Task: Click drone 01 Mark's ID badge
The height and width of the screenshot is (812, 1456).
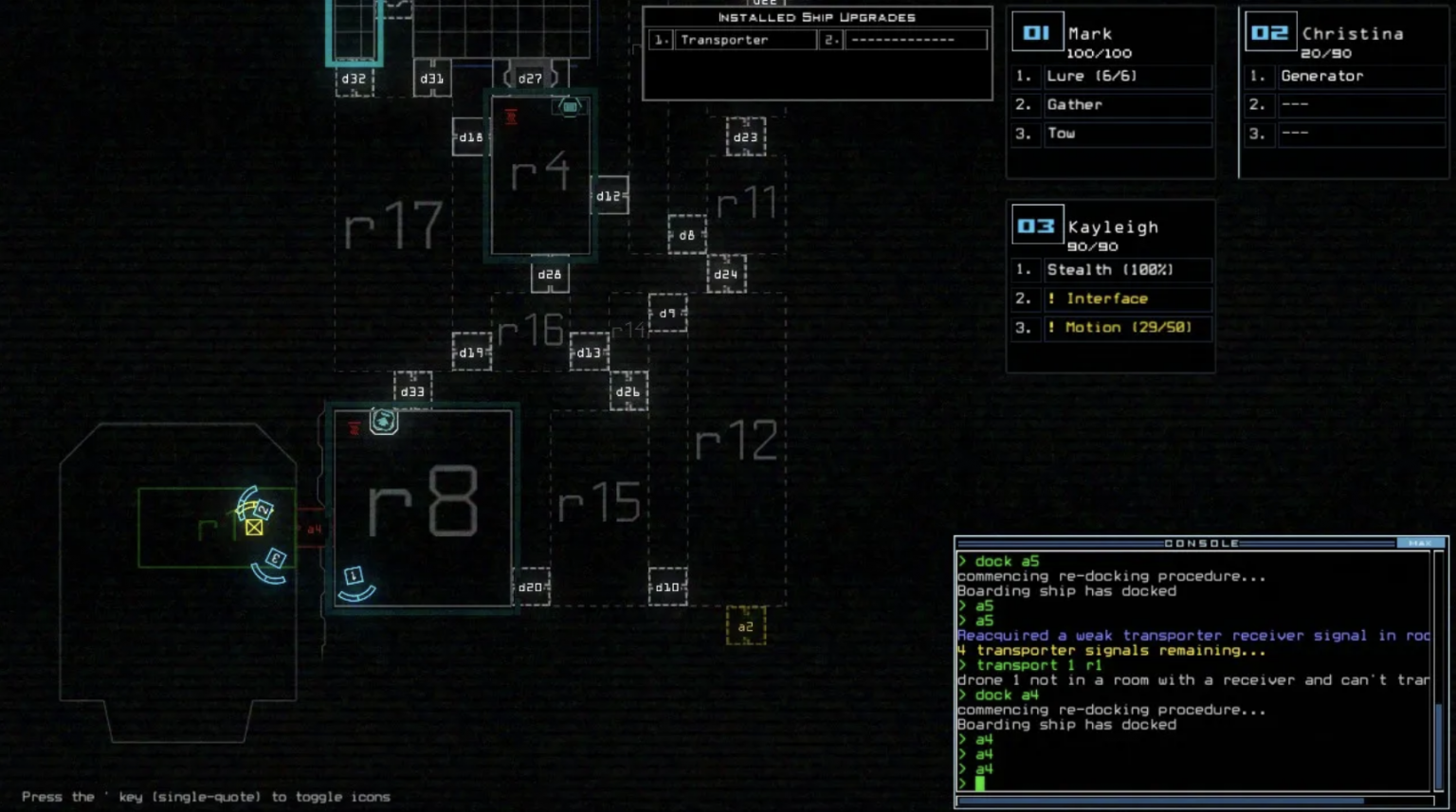Action: click(1037, 31)
